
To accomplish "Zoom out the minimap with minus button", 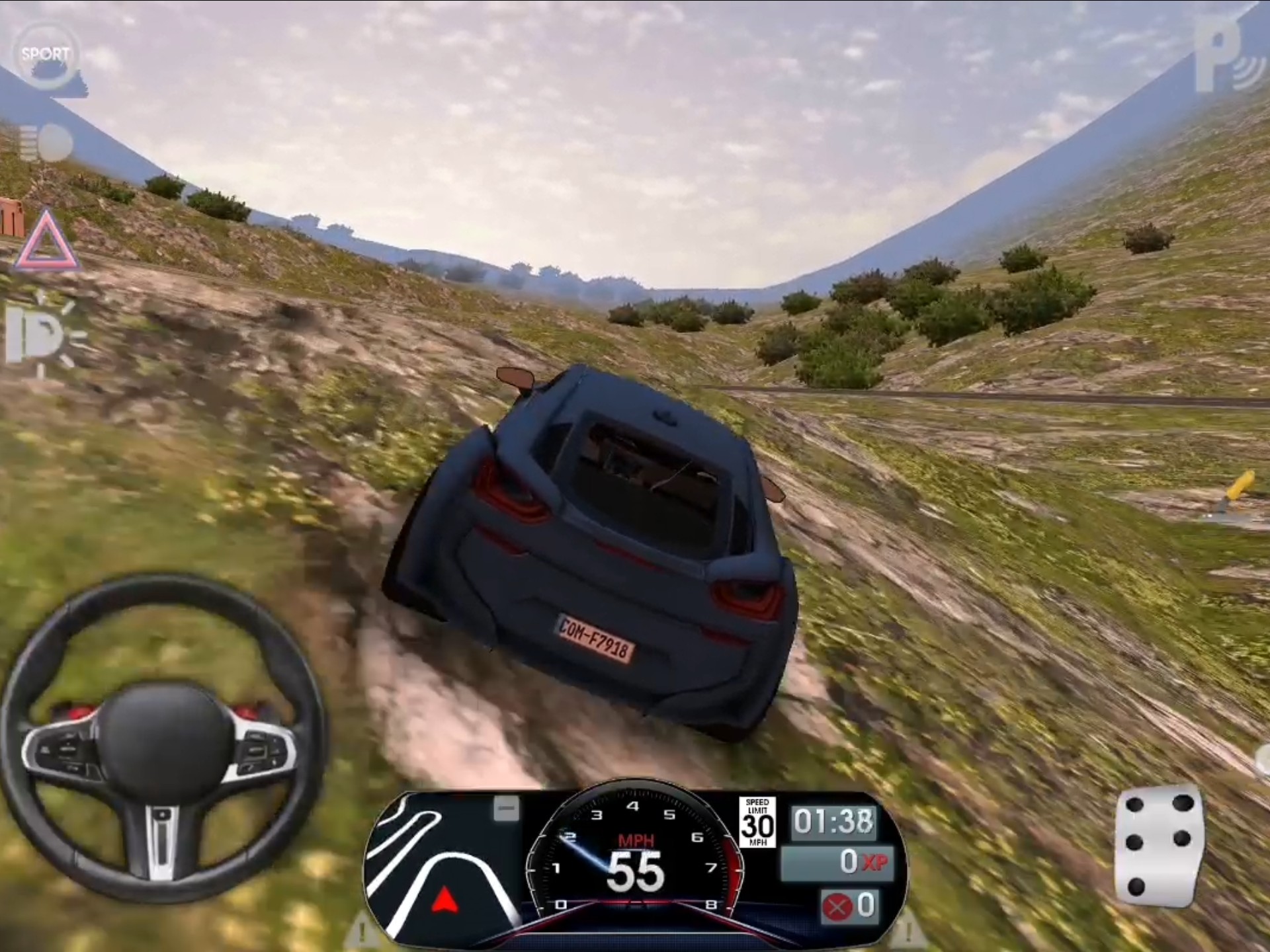I will click(507, 809).
